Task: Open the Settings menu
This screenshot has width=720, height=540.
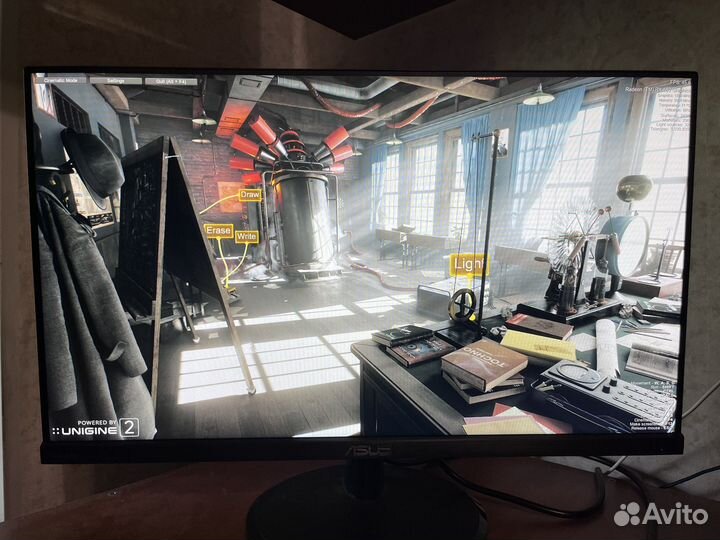Action: coord(116,80)
